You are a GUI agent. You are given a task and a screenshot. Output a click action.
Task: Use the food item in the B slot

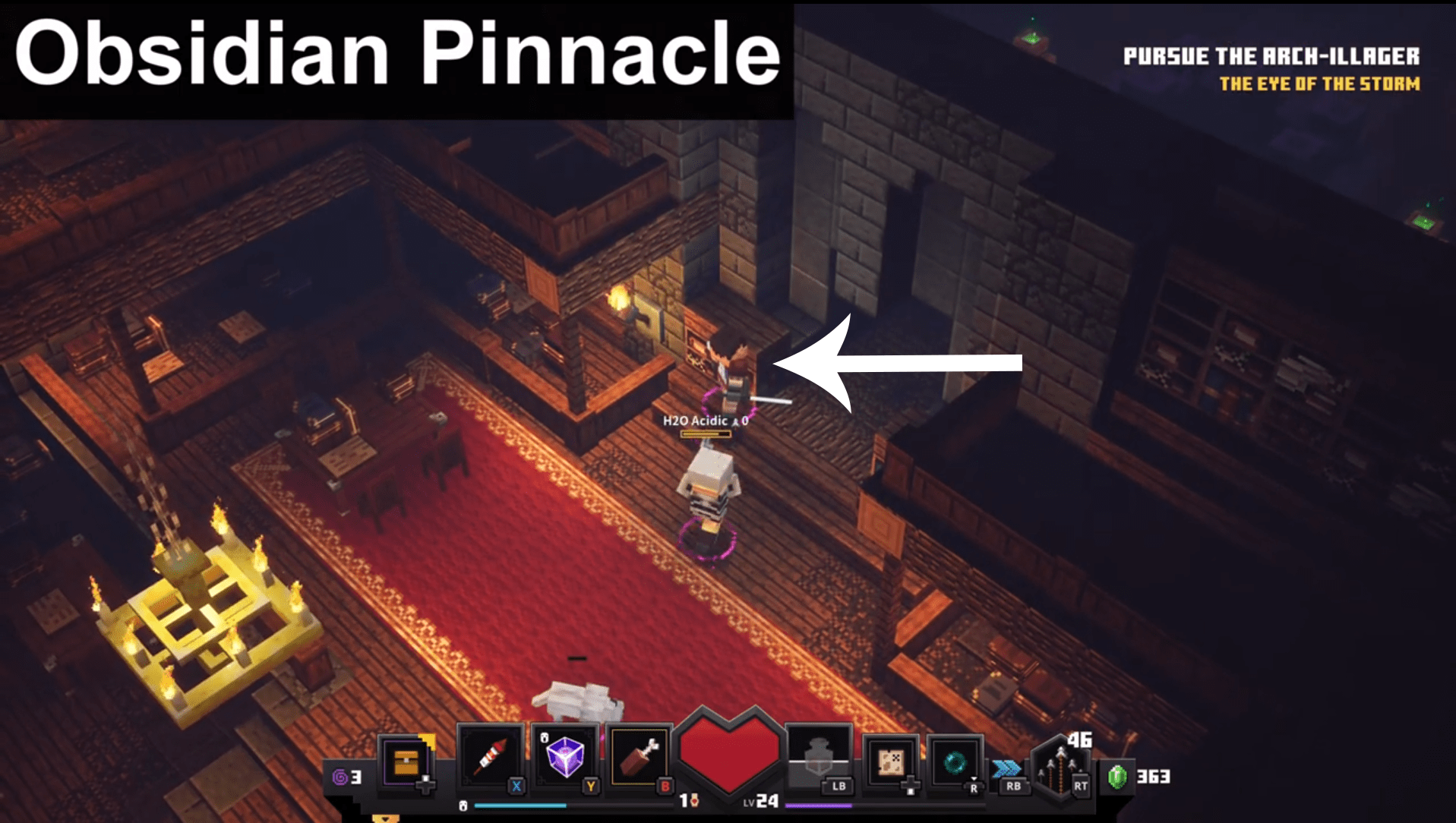tap(638, 755)
